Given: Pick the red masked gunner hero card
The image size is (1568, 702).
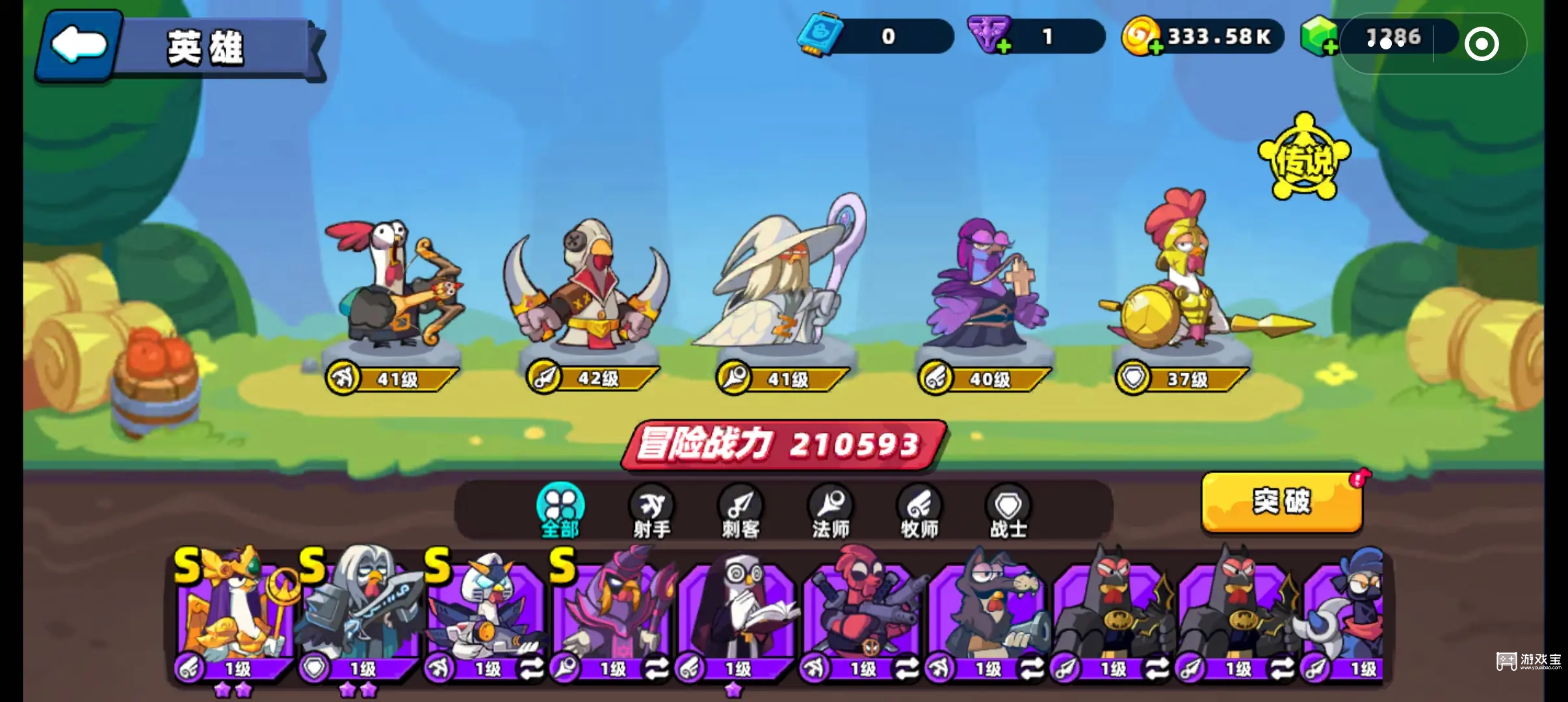Looking at the screenshot, I should point(861,611).
